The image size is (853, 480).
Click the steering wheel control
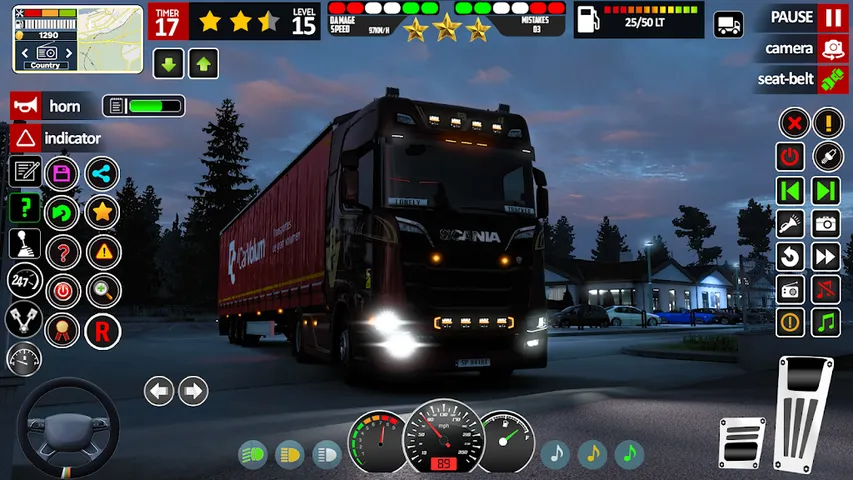[x=67, y=427]
